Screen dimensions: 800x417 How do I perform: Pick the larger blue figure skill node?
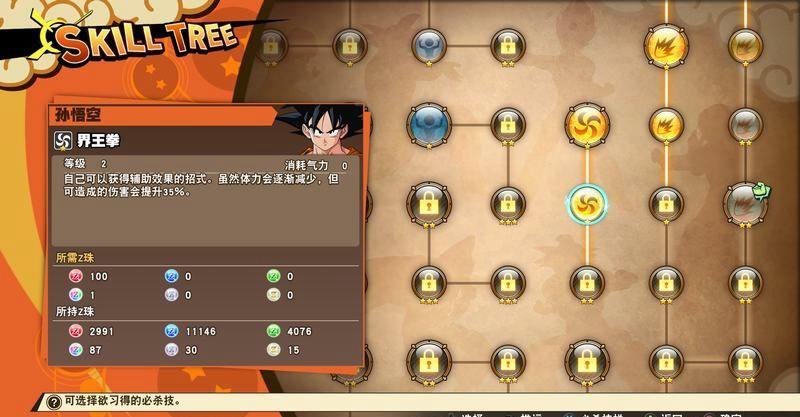(x=429, y=124)
